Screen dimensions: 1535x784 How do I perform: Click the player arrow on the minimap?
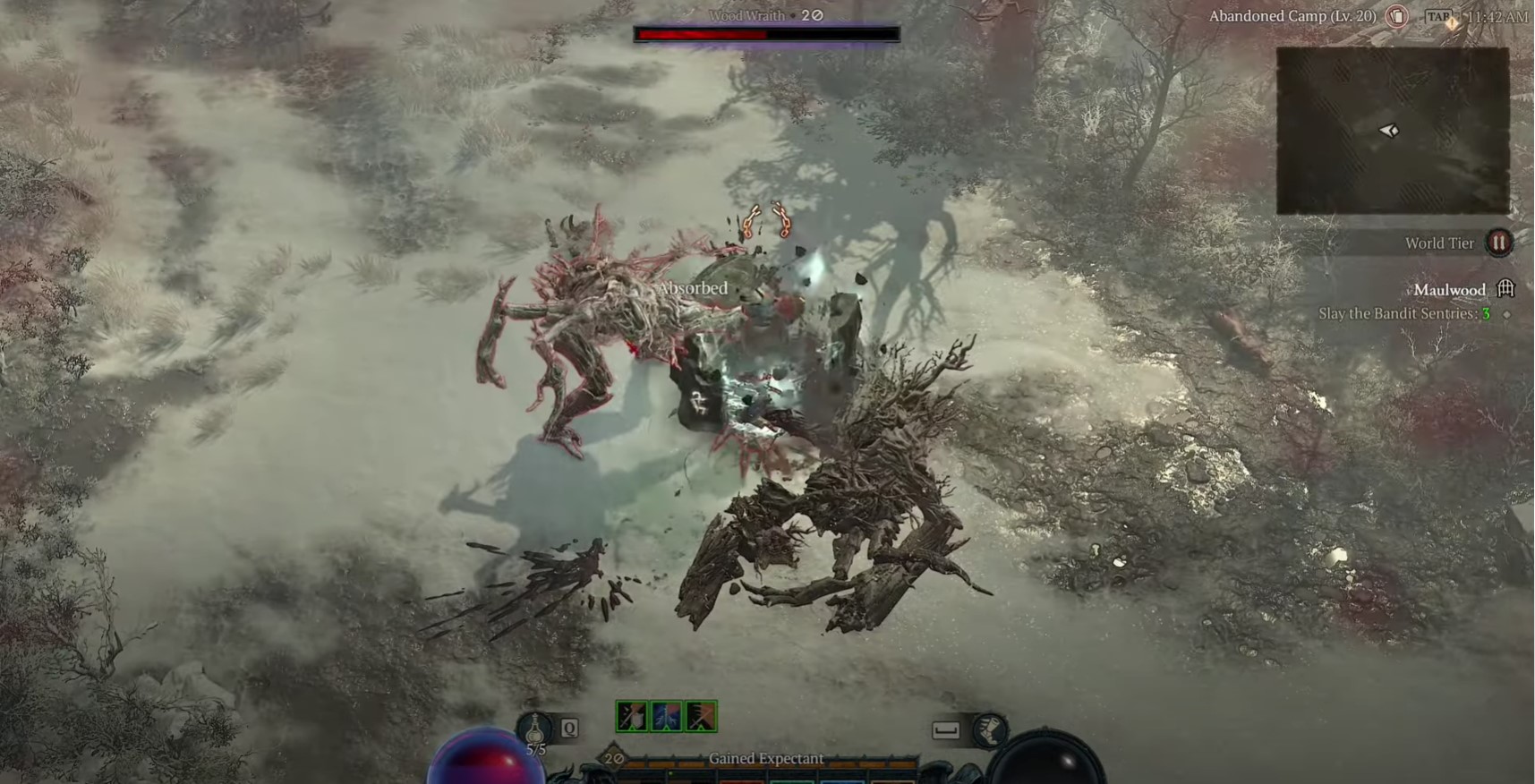click(1386, 131)
